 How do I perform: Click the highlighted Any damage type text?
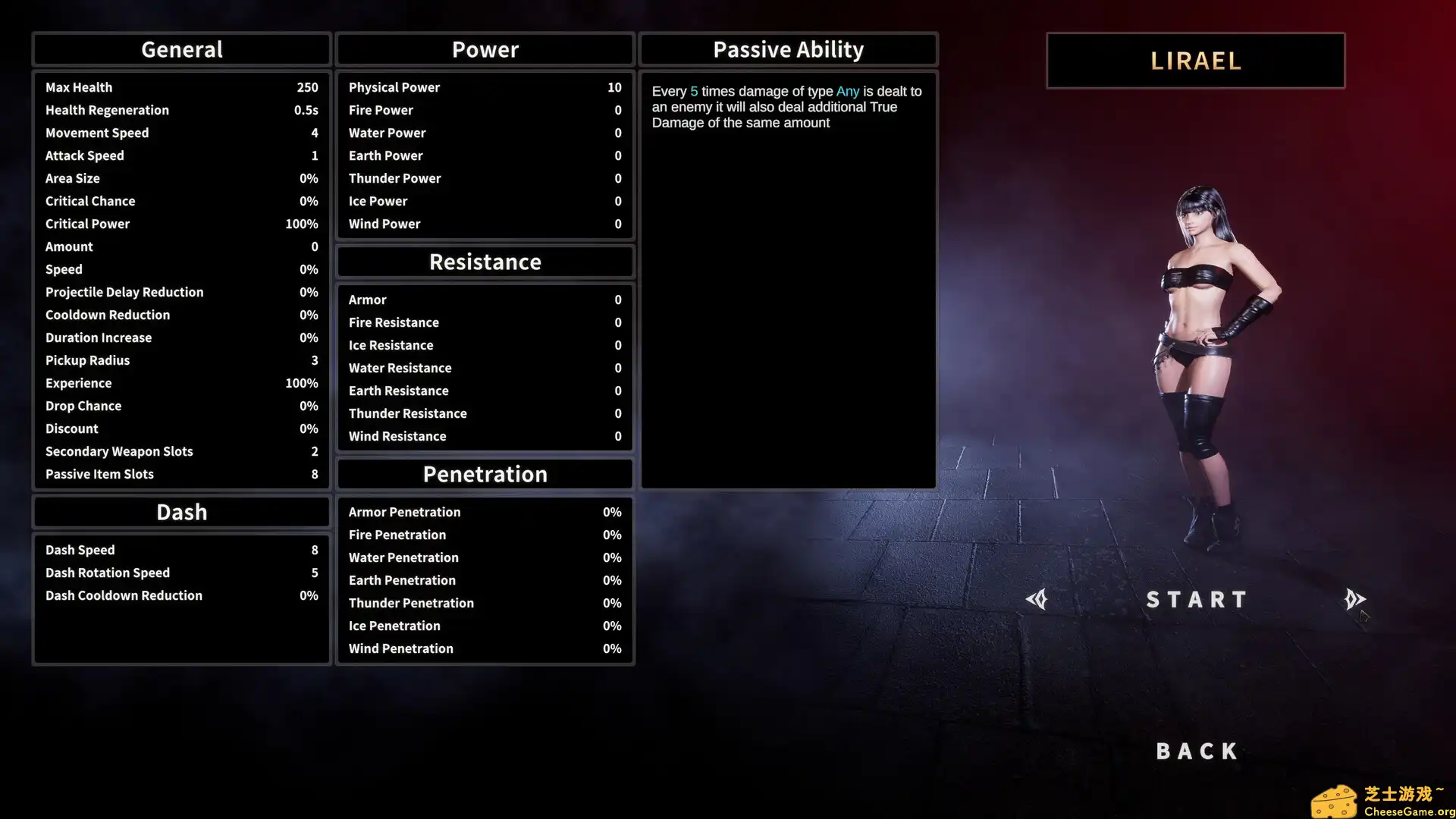847,91
